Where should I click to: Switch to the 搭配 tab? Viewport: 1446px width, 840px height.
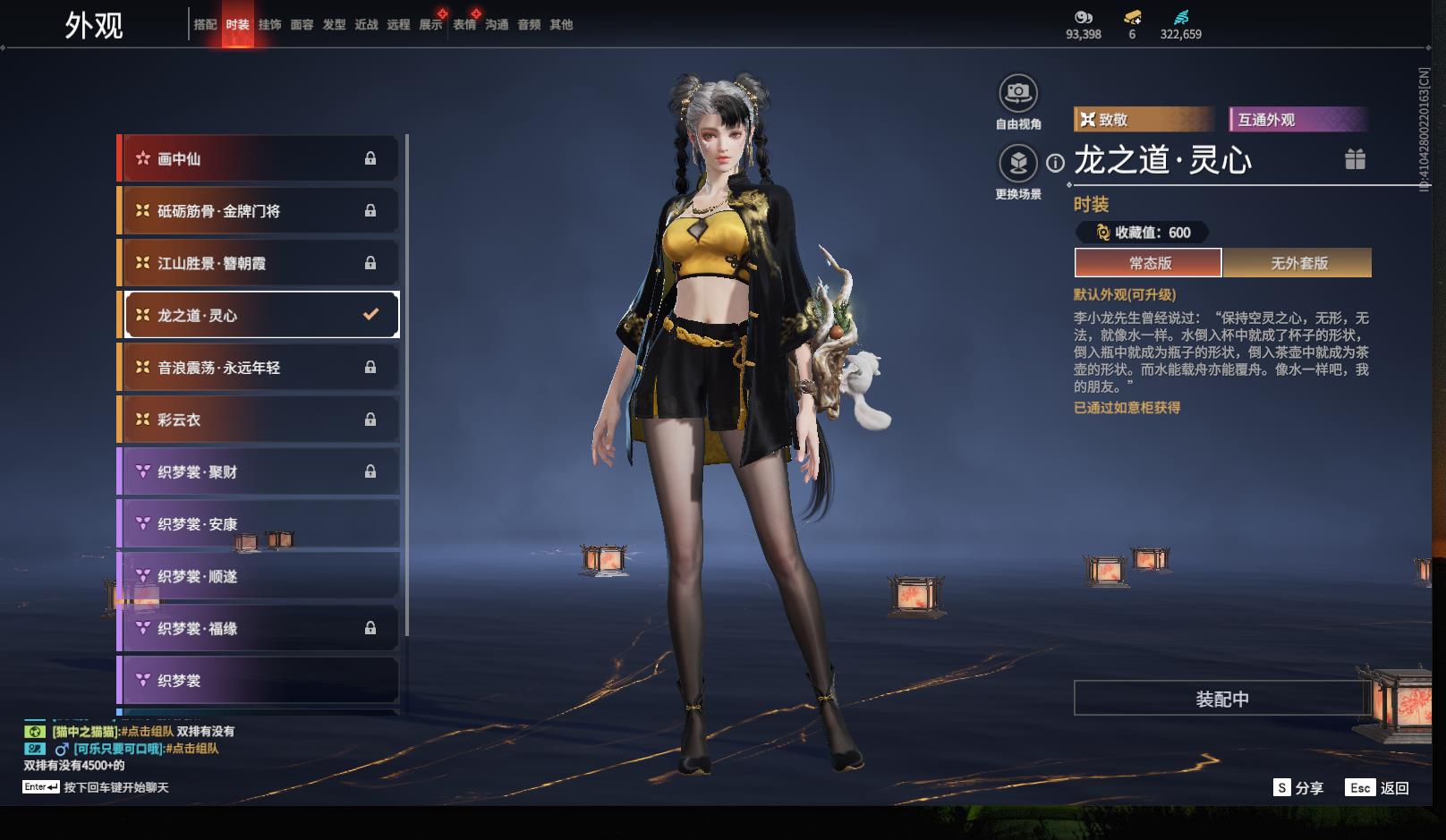pyautogui.click(x=205, y=25)
